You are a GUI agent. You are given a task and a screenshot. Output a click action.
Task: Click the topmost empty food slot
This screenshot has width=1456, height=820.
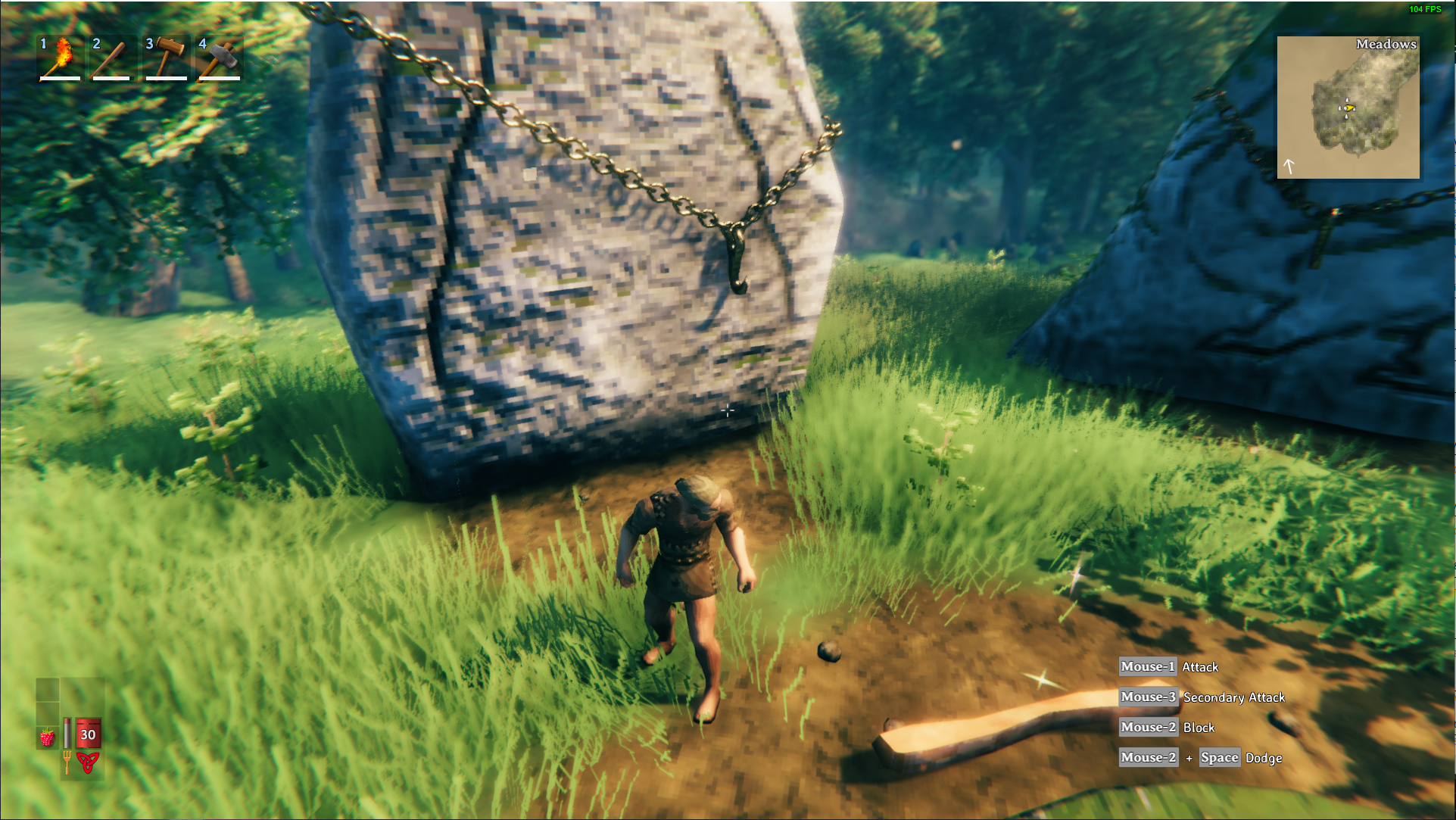[48, 690]
